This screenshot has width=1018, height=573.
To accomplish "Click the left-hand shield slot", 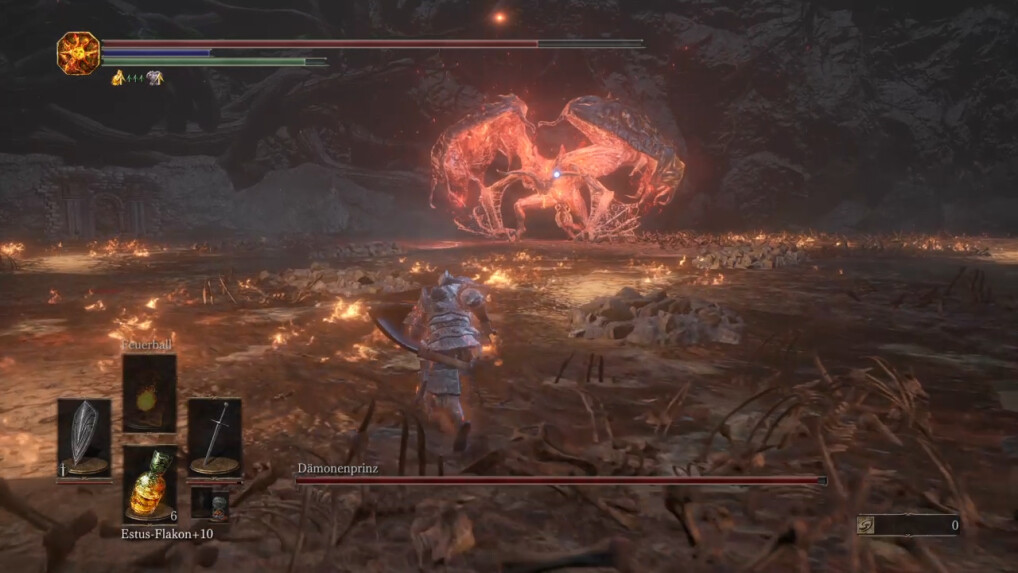I will 84,438.
